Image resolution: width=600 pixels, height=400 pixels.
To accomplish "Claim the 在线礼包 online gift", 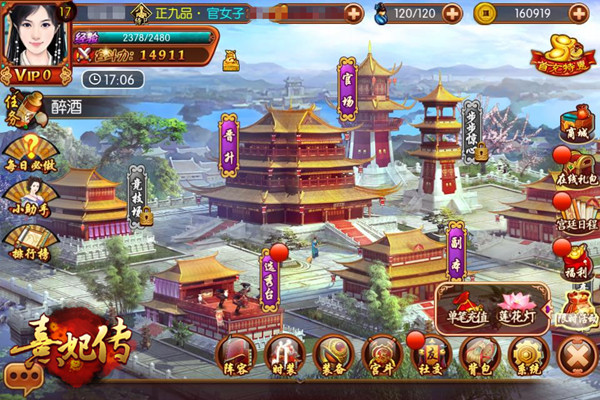I will point(577,170).
